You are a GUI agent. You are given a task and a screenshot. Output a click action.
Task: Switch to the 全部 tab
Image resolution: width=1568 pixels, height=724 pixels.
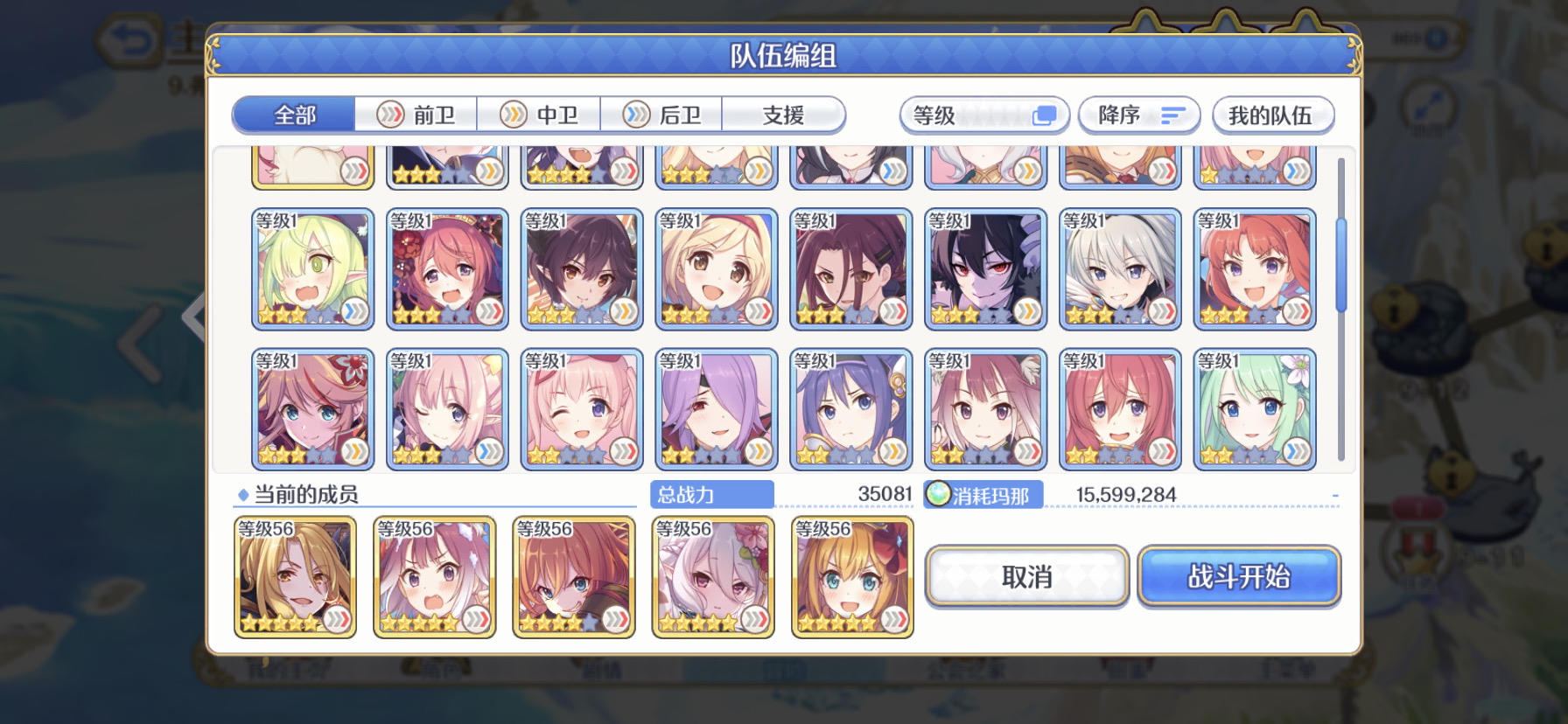pyautogui.click(x=293, y=115)
